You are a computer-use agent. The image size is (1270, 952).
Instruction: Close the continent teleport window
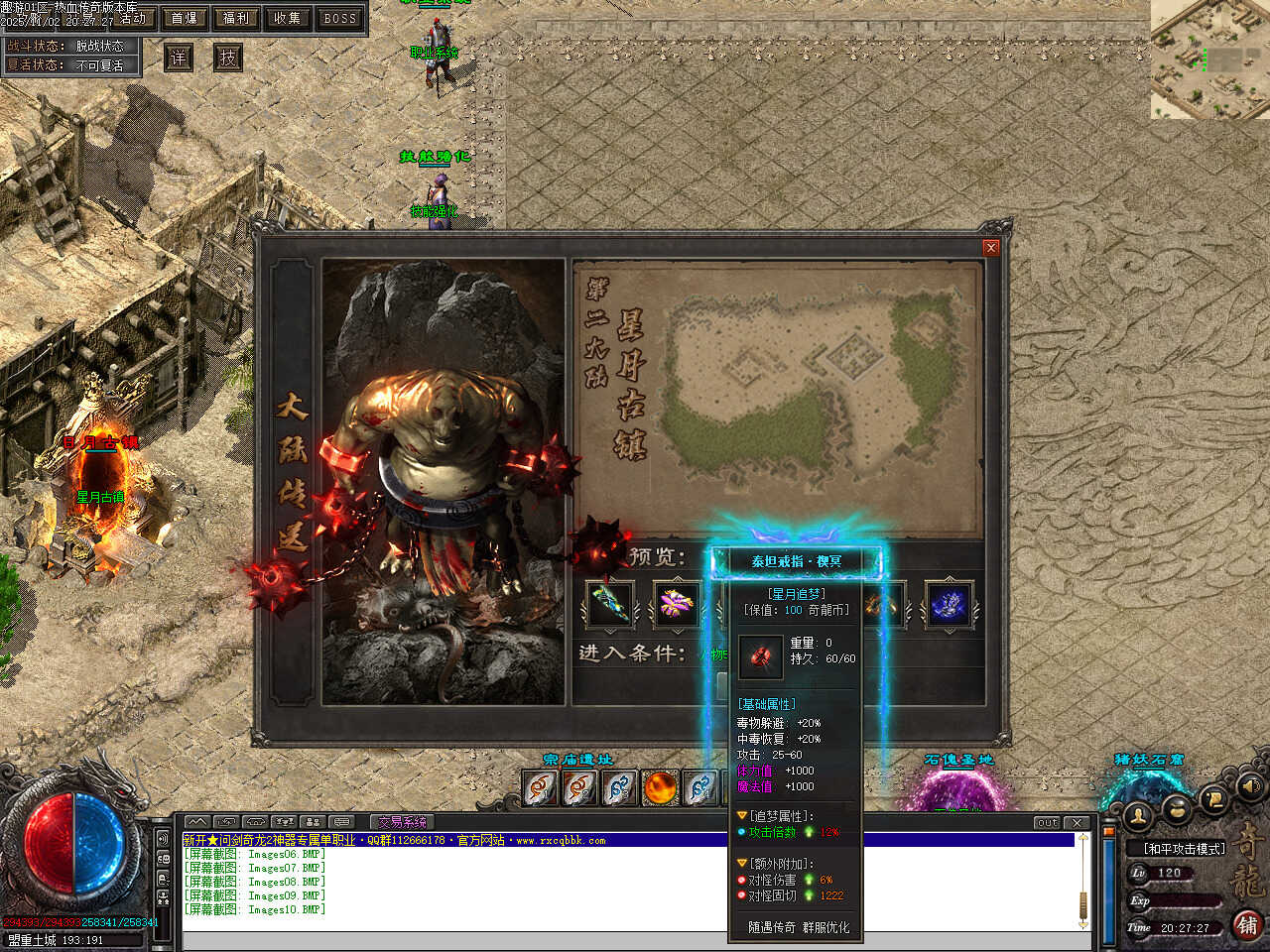click(990, 248)
